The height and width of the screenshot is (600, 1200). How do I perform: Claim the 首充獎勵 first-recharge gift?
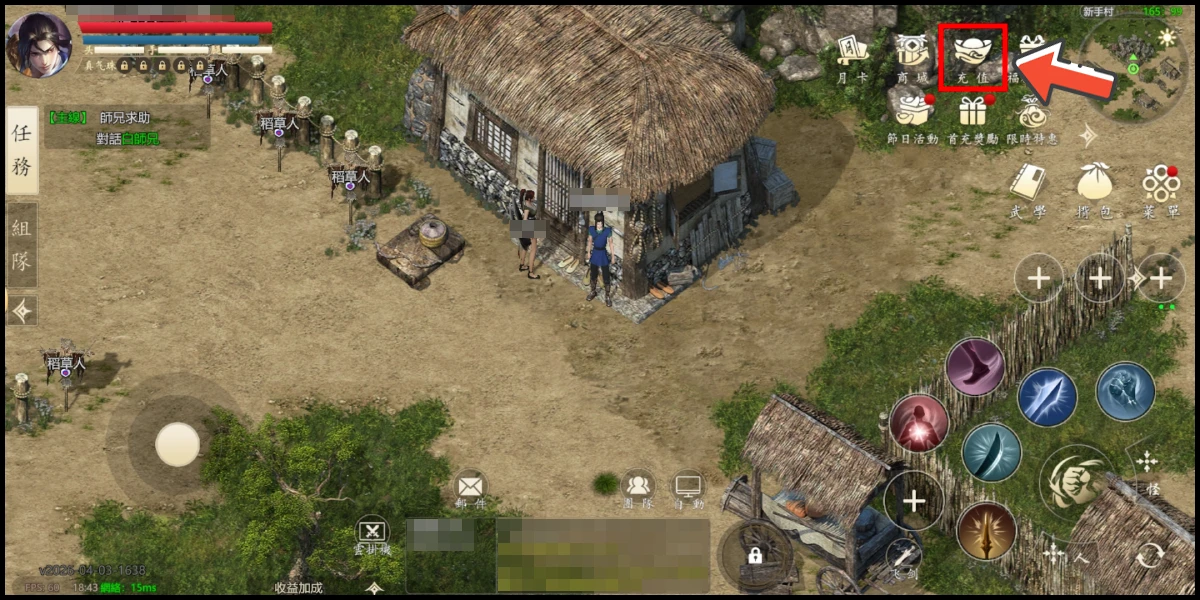tap(971, 110)
